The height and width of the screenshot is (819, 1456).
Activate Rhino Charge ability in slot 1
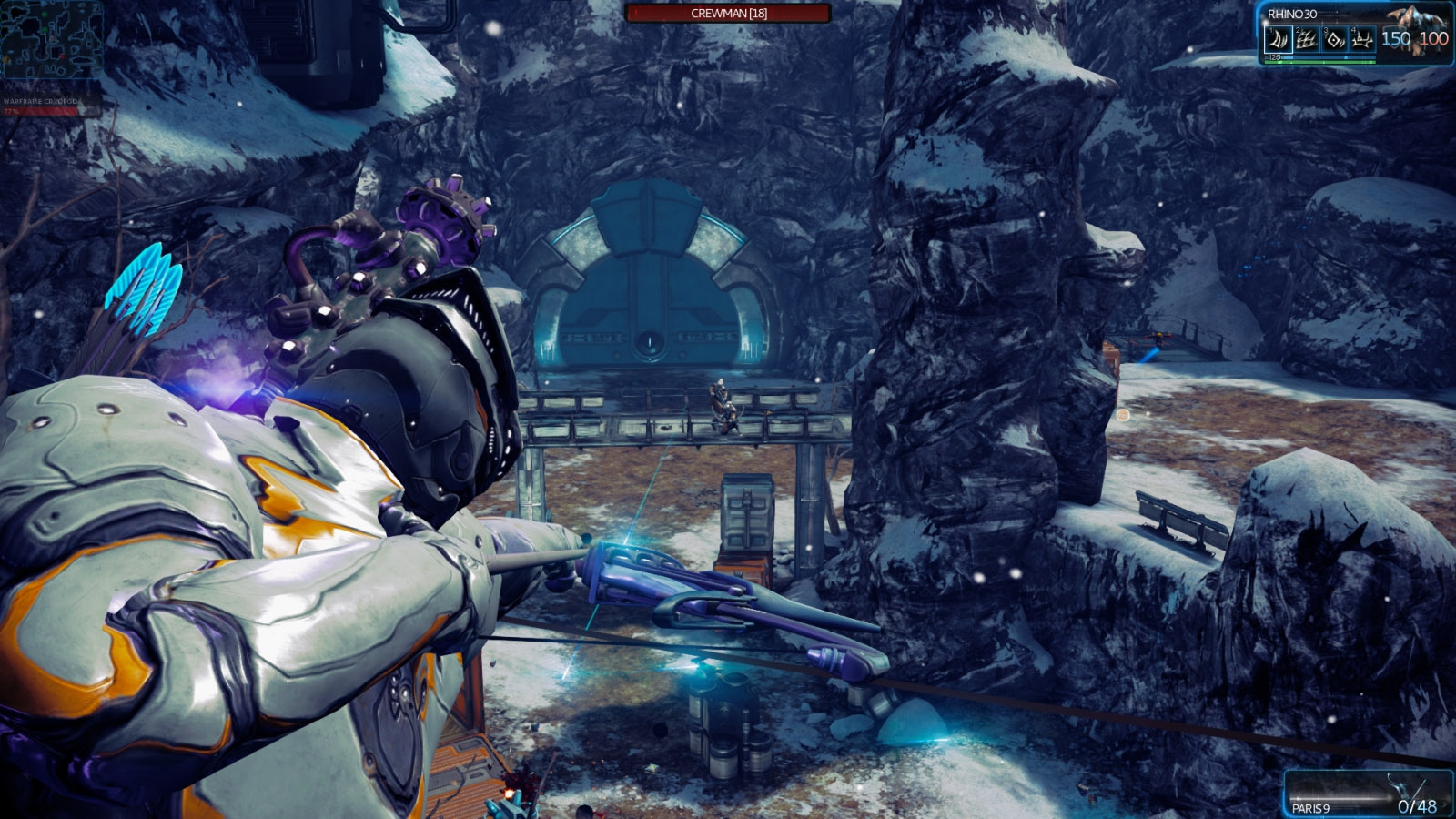coord(1279,39)
